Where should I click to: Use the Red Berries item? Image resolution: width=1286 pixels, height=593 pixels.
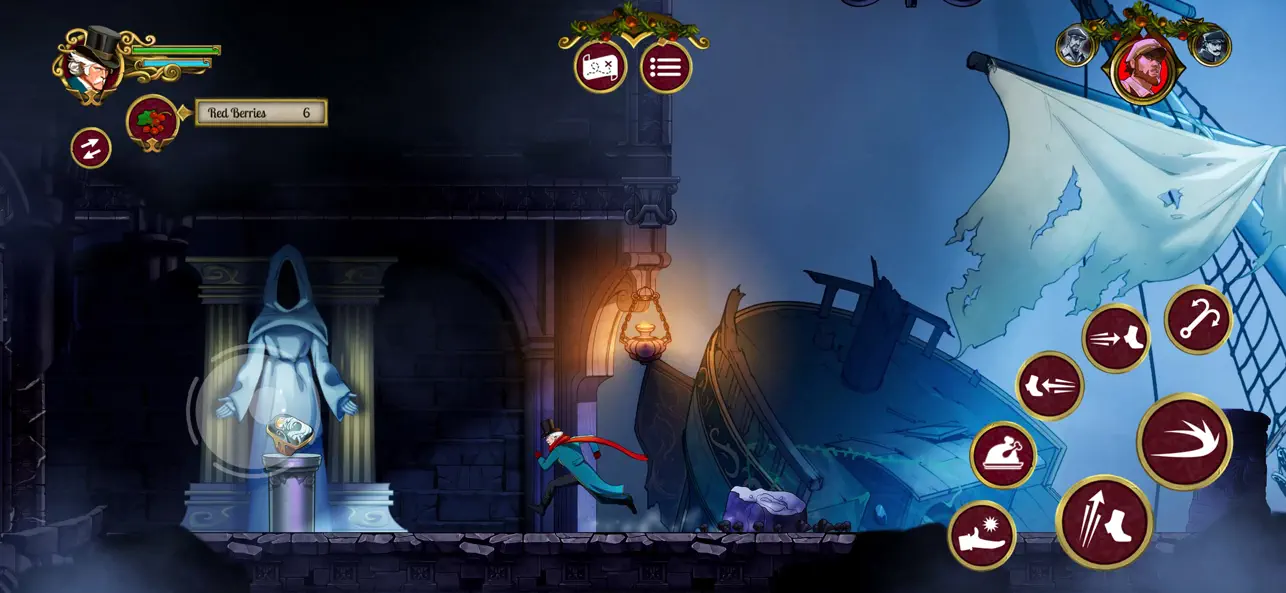[152, 121]
